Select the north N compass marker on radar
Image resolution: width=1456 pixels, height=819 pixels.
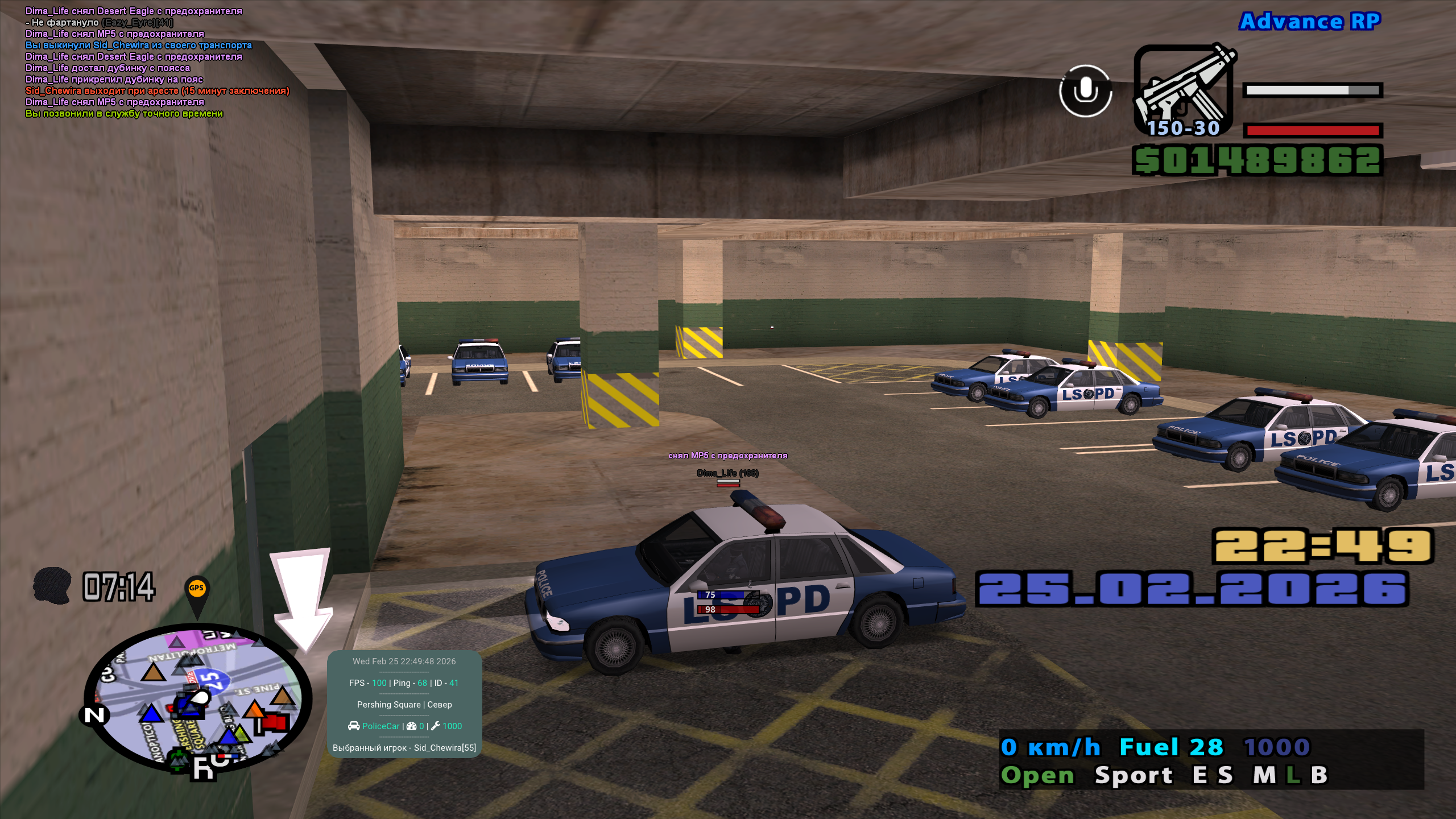pos(94,715)
